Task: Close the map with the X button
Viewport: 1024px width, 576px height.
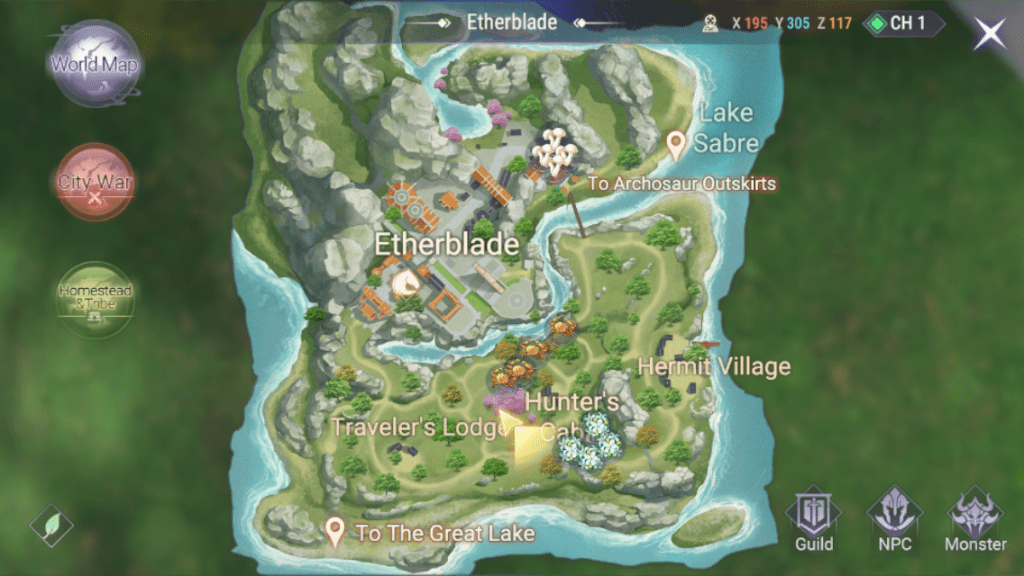Action: [x=990, y=34]
